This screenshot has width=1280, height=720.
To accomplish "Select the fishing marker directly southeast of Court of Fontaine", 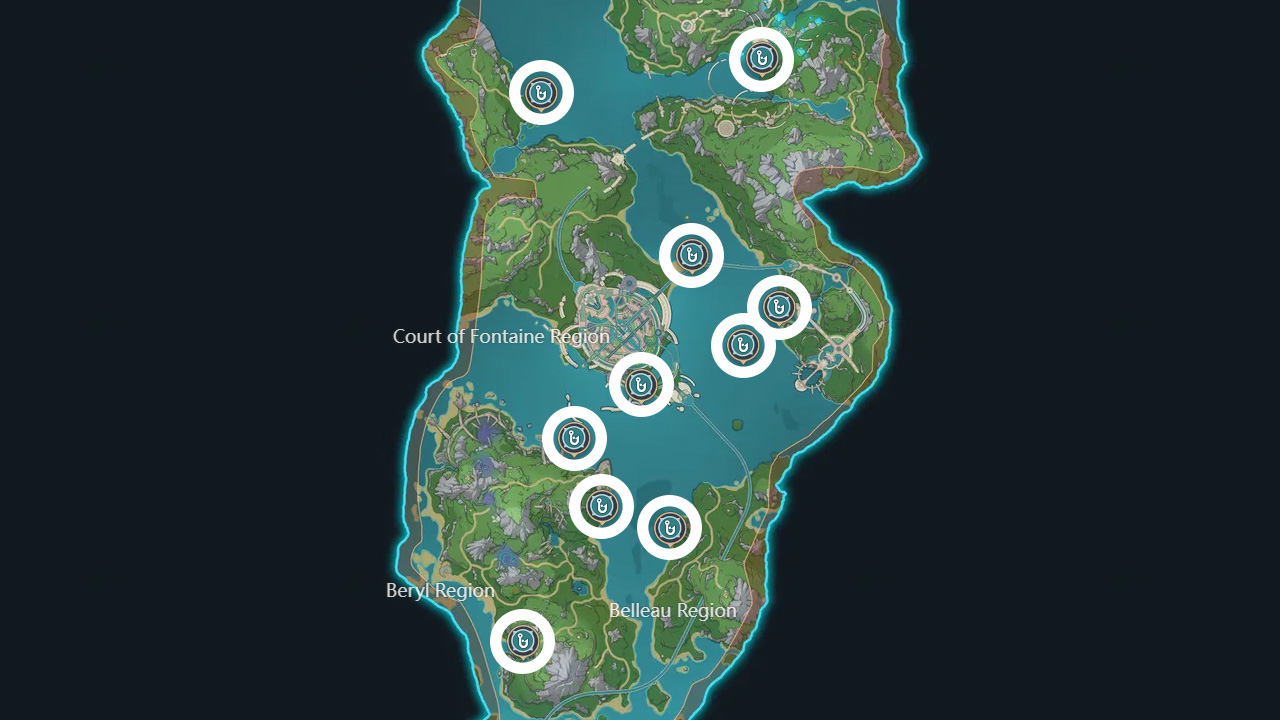I will pos(742,345).
